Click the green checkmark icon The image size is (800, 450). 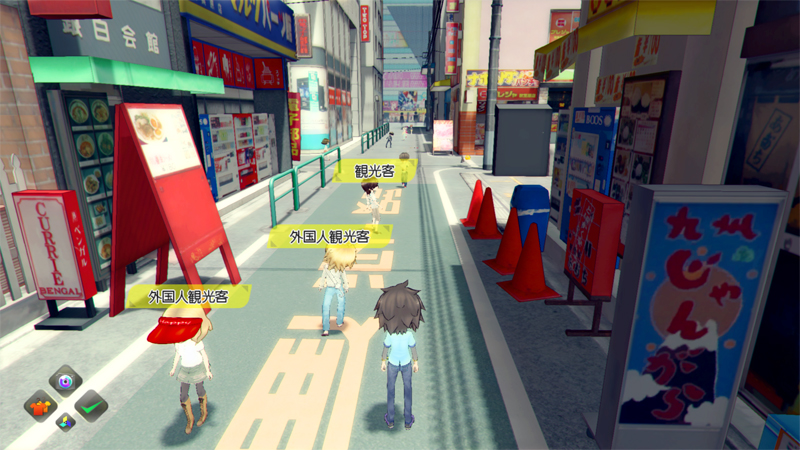coord(91,405)
